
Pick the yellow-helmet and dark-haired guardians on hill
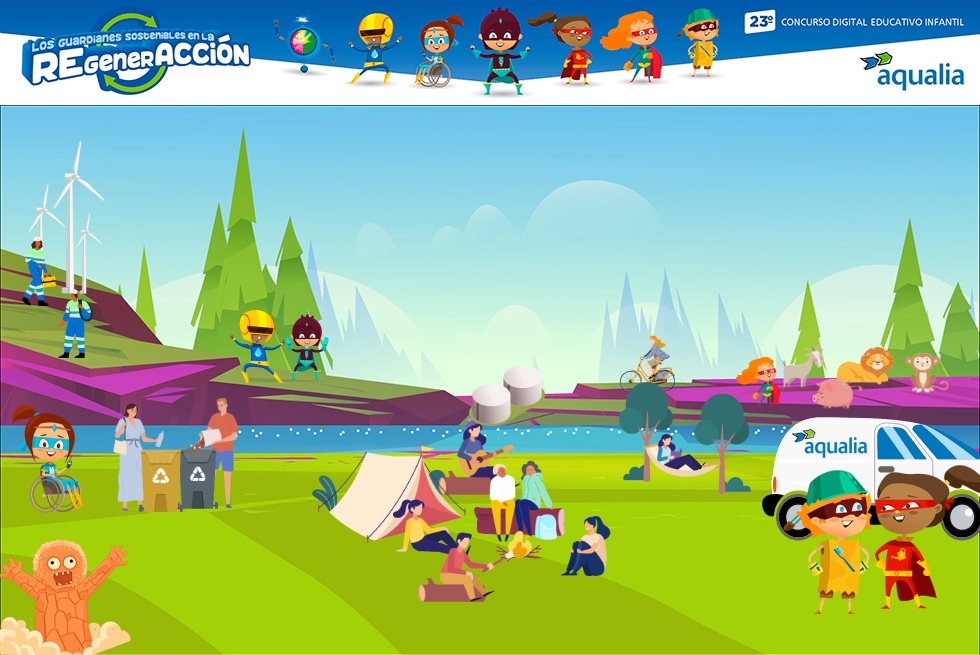pos(280,345)
